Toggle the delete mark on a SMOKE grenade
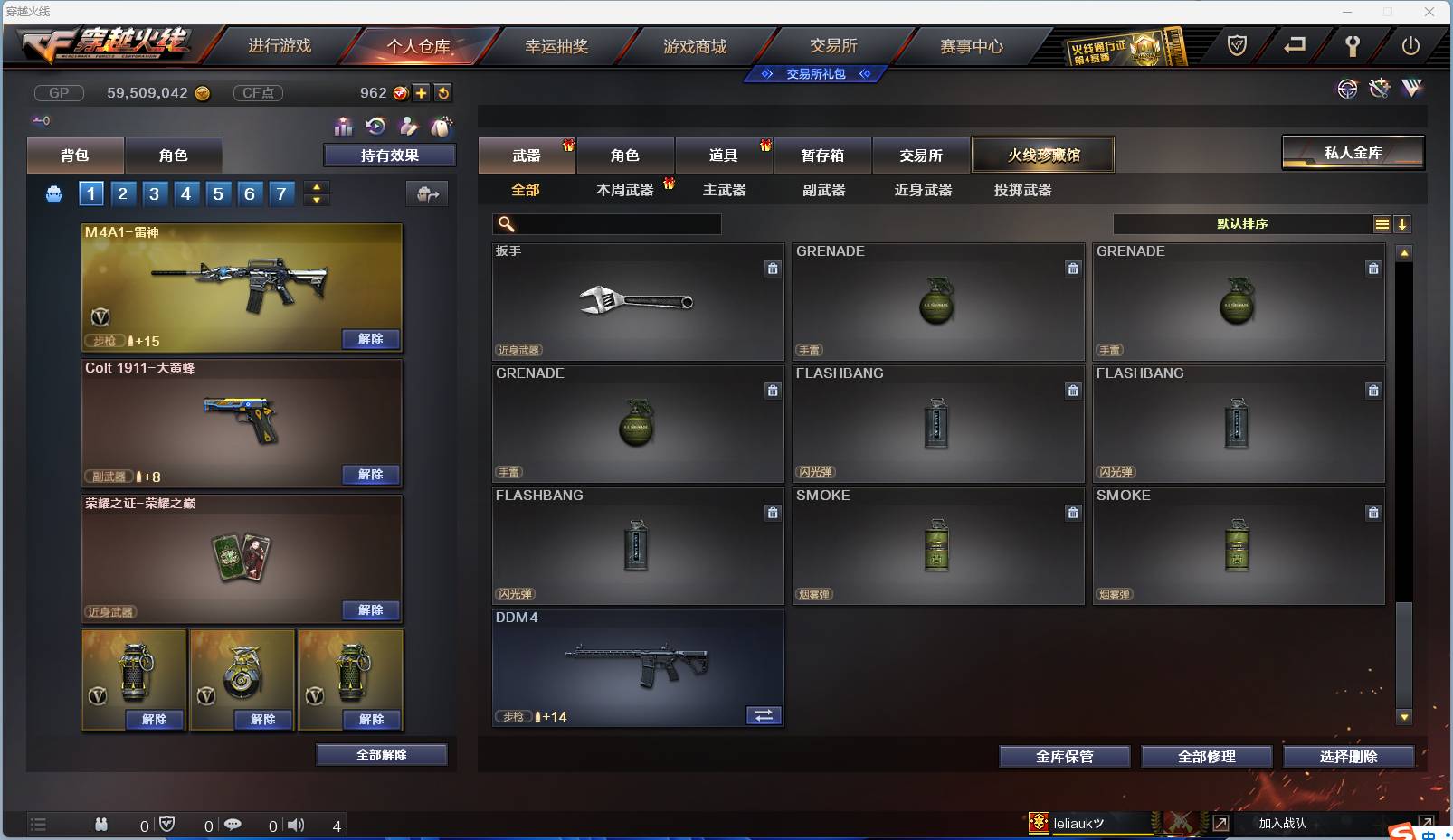Screen dimensions: 1453x840 pos(1073,513)
